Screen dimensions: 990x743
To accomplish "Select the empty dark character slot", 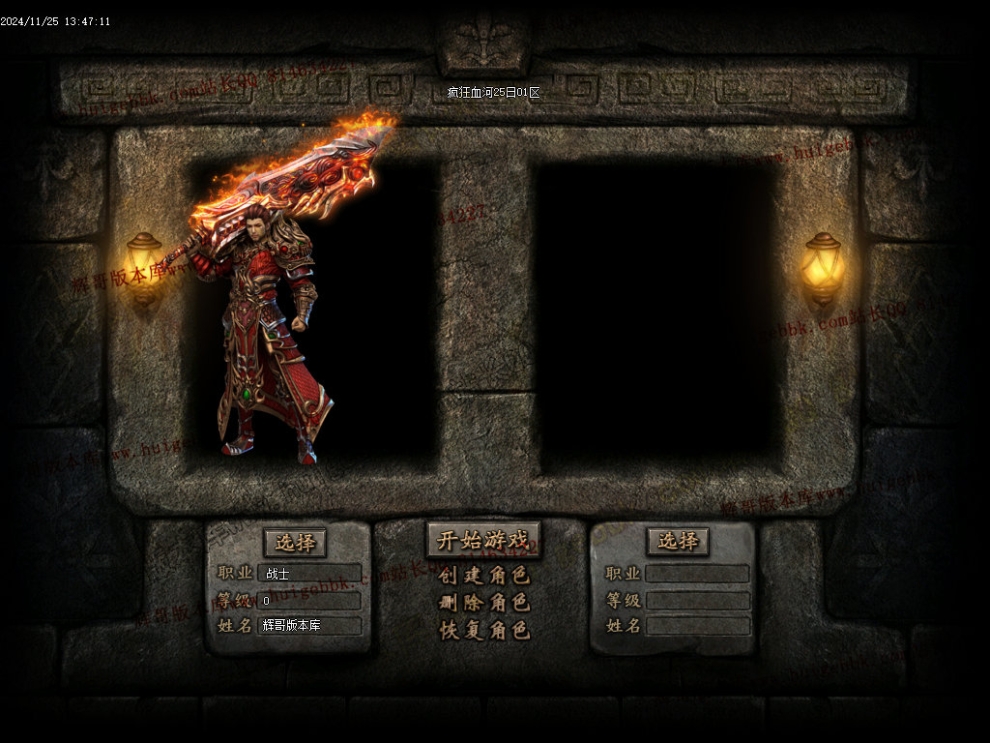I will pos(656,315).
